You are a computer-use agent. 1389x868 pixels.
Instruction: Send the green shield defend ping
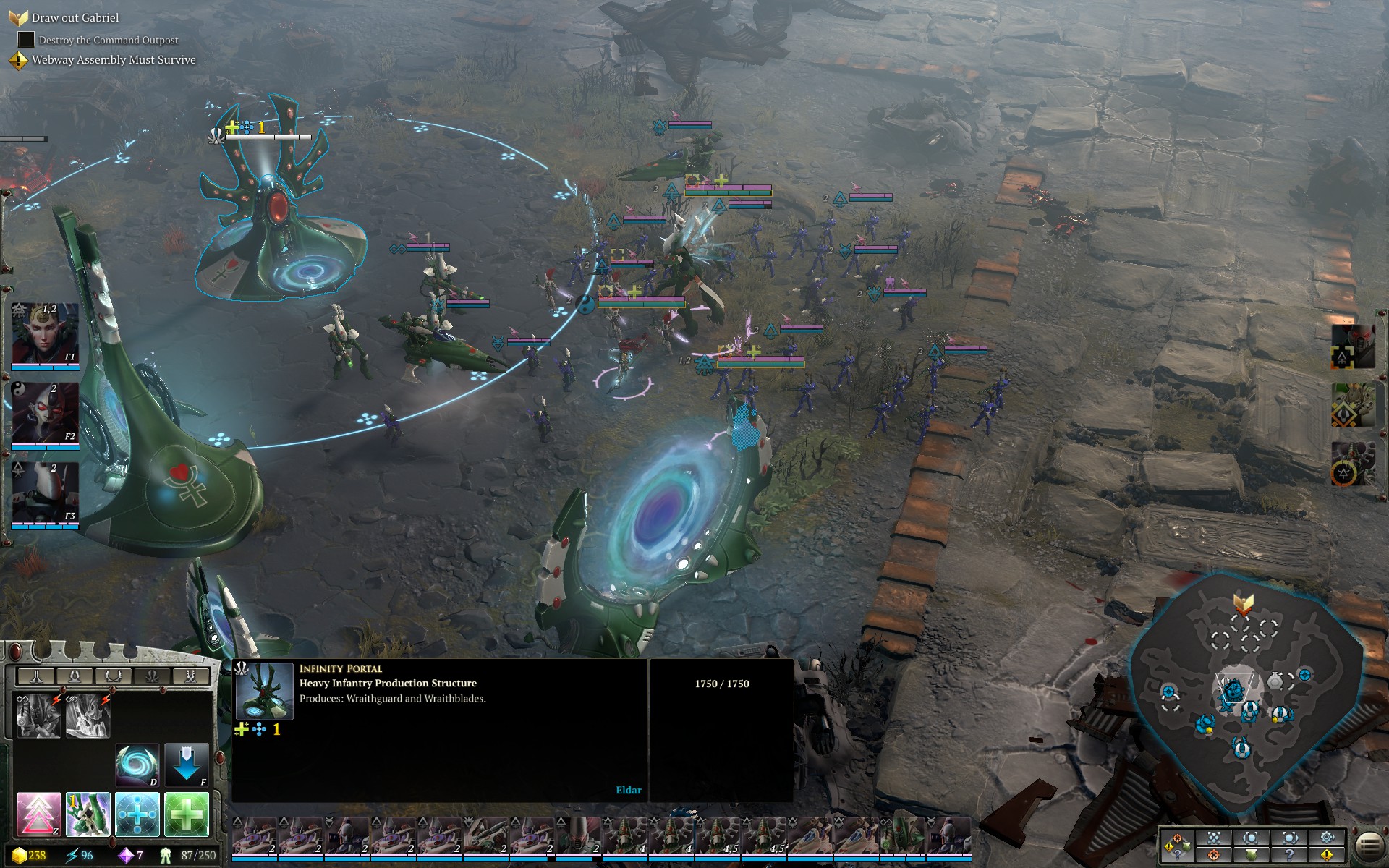[x=1252, y=855]
